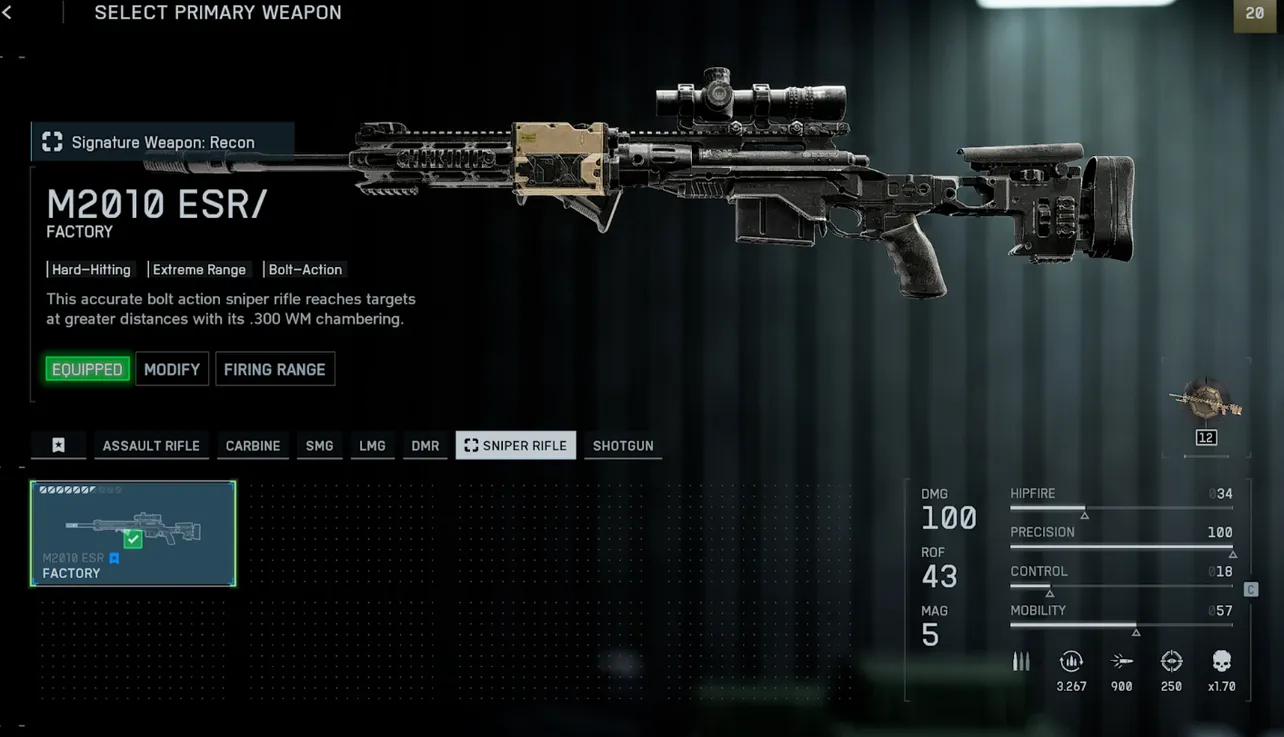Click the C grade badge beside Control stat
The width and height of the screenshot is (1284, 737).
(x=1250, y=589)
